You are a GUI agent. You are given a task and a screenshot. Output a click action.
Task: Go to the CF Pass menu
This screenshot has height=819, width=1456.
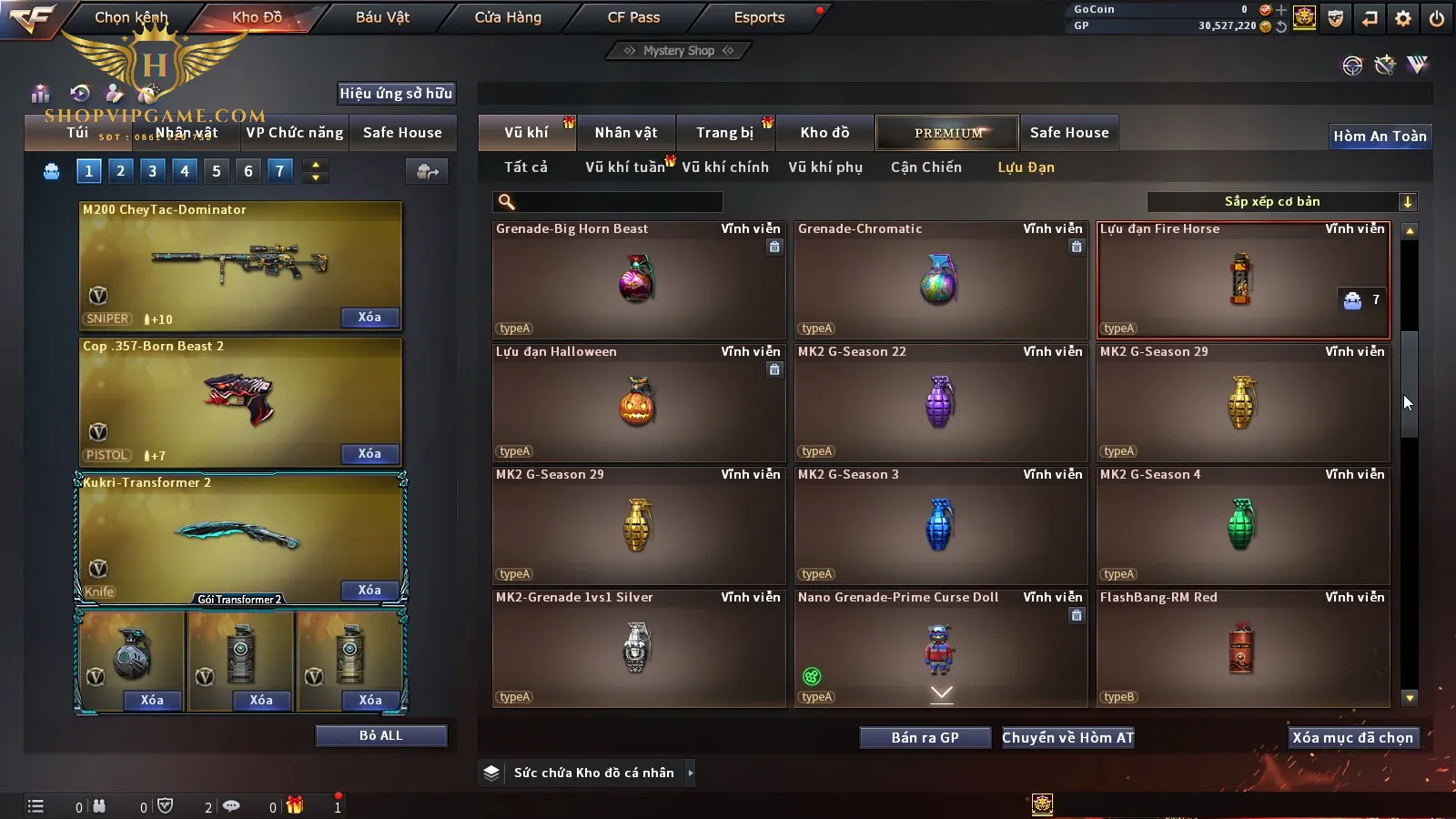(633, 17)
